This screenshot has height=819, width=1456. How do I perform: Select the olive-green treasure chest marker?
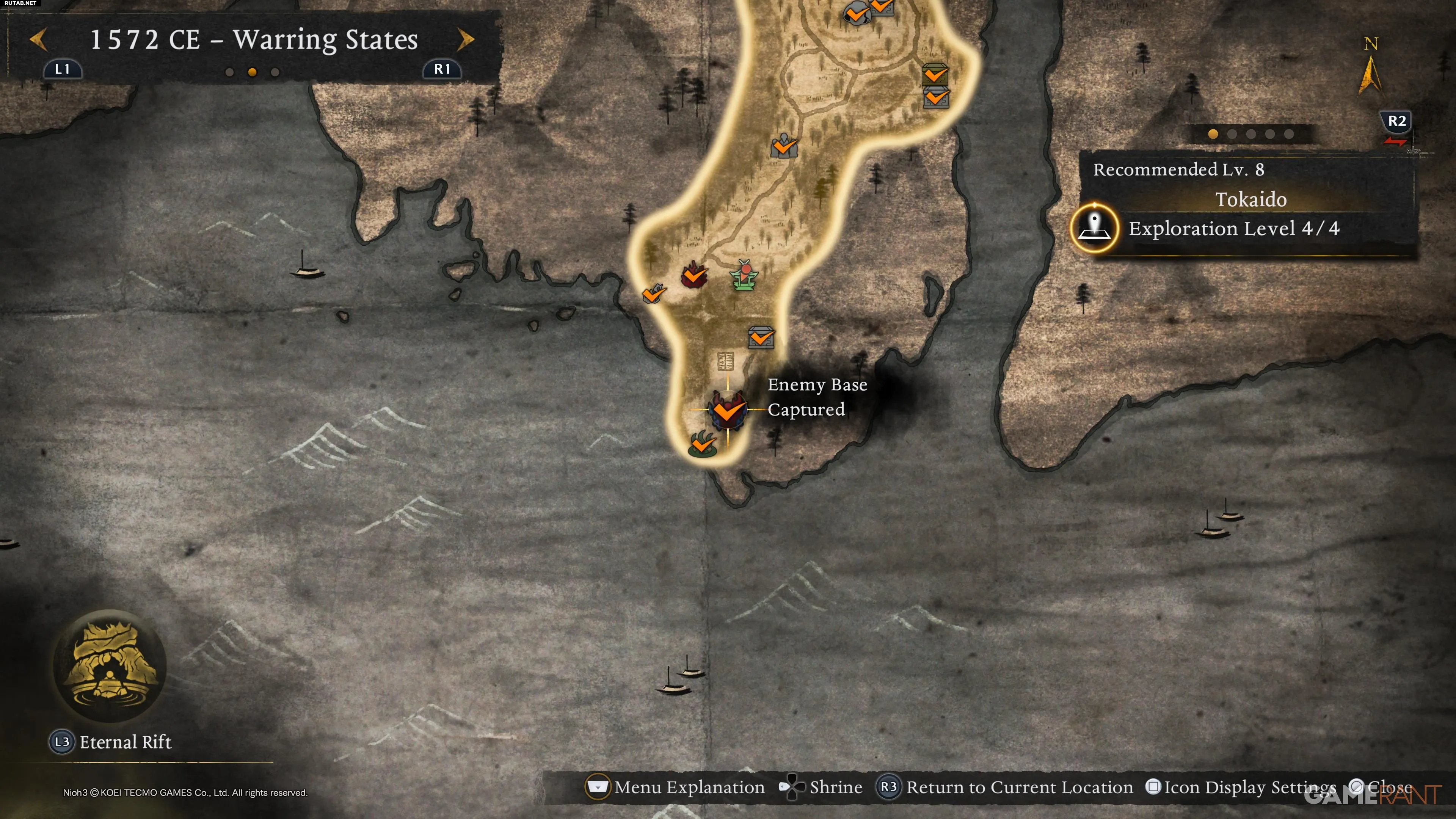pos(935,74)
